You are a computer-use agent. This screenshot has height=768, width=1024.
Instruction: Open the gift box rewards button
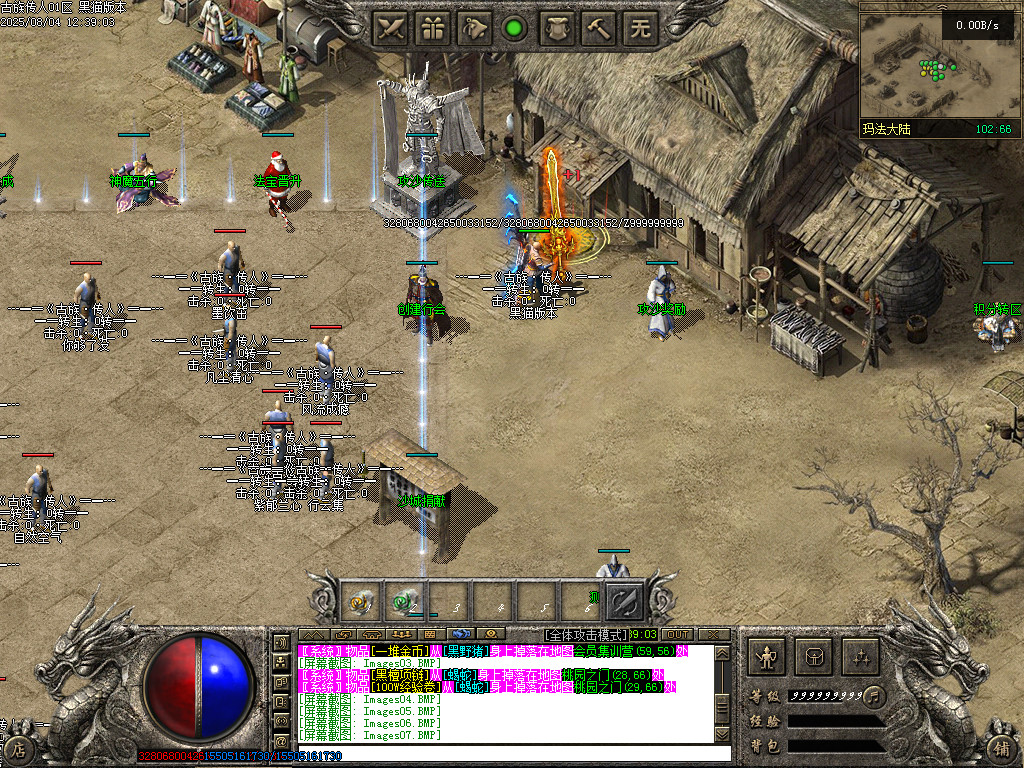click(434, 28)
